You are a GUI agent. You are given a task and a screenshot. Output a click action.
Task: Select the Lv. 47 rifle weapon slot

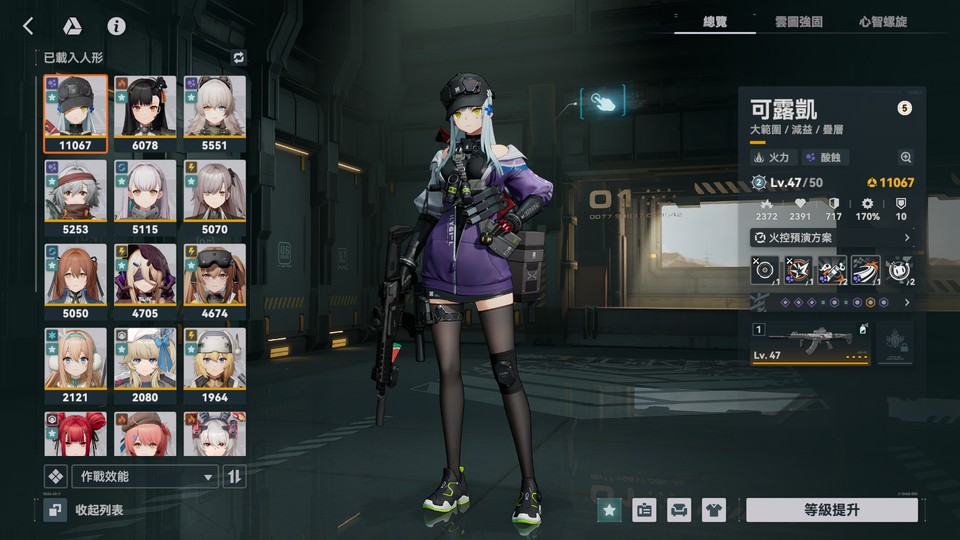coord(809,343)
